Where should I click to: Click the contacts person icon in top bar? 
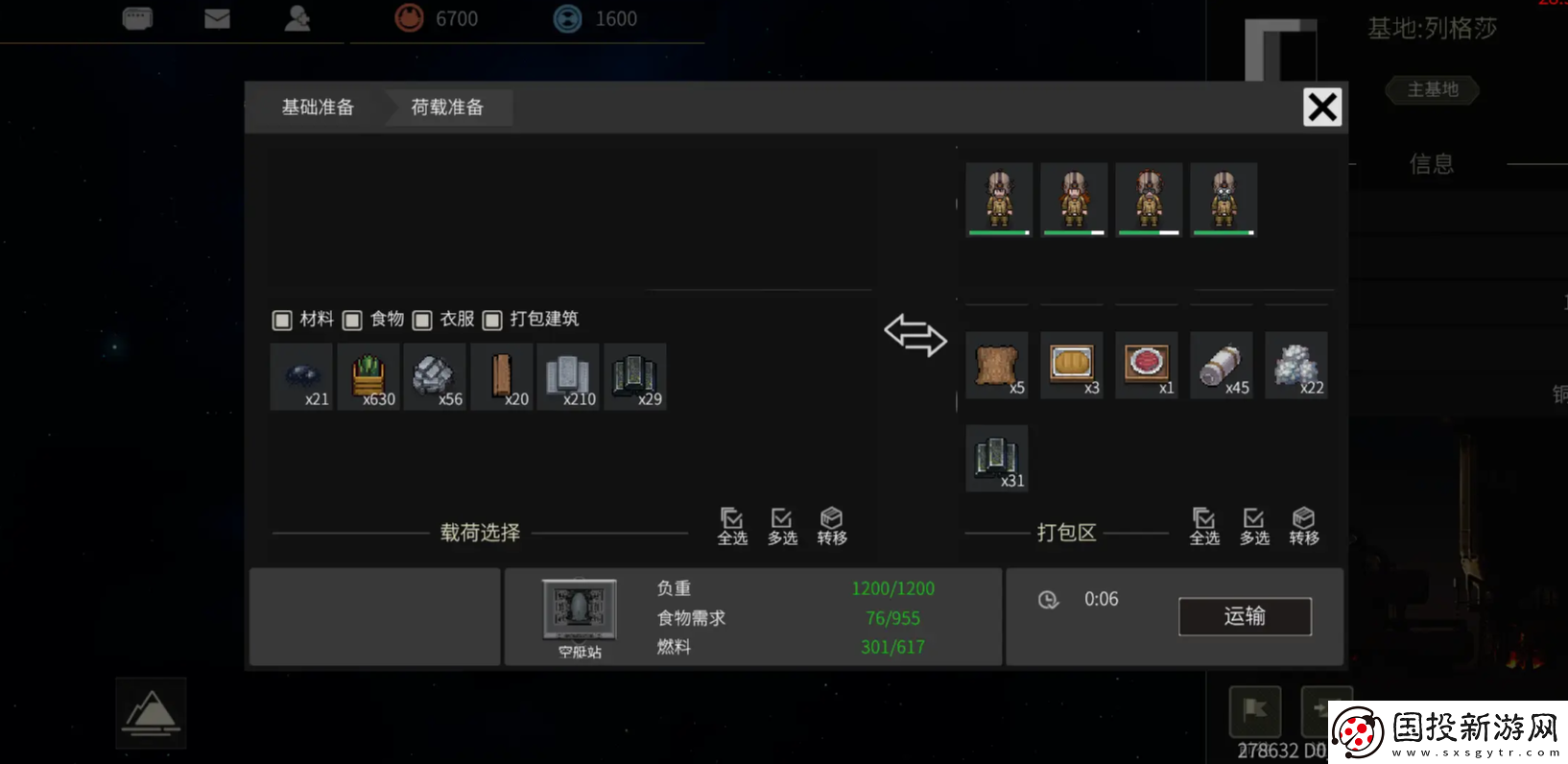click(x=297, y=16)
